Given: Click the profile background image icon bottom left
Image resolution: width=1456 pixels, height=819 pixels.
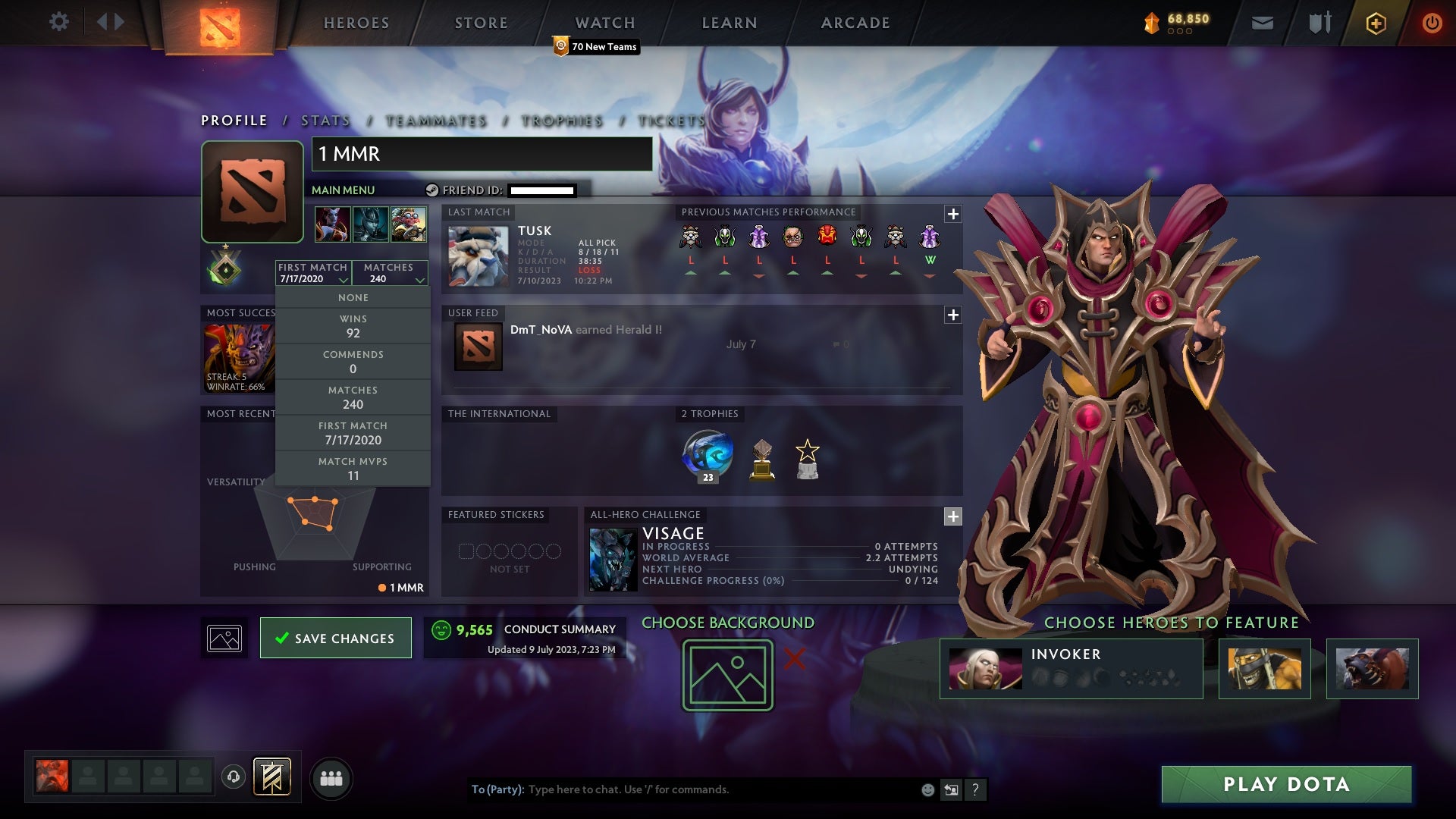Looking at the screenshot, I should [x=224, y=638].
